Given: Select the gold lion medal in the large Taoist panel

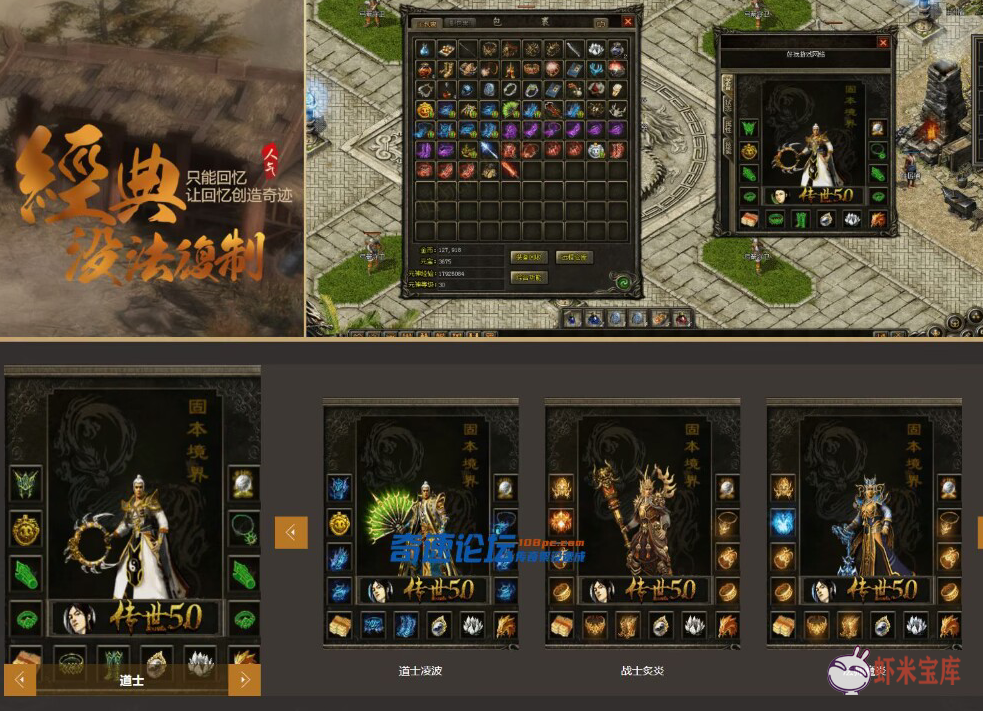Looking at the screenshot, I should click(x=26, y=528).
